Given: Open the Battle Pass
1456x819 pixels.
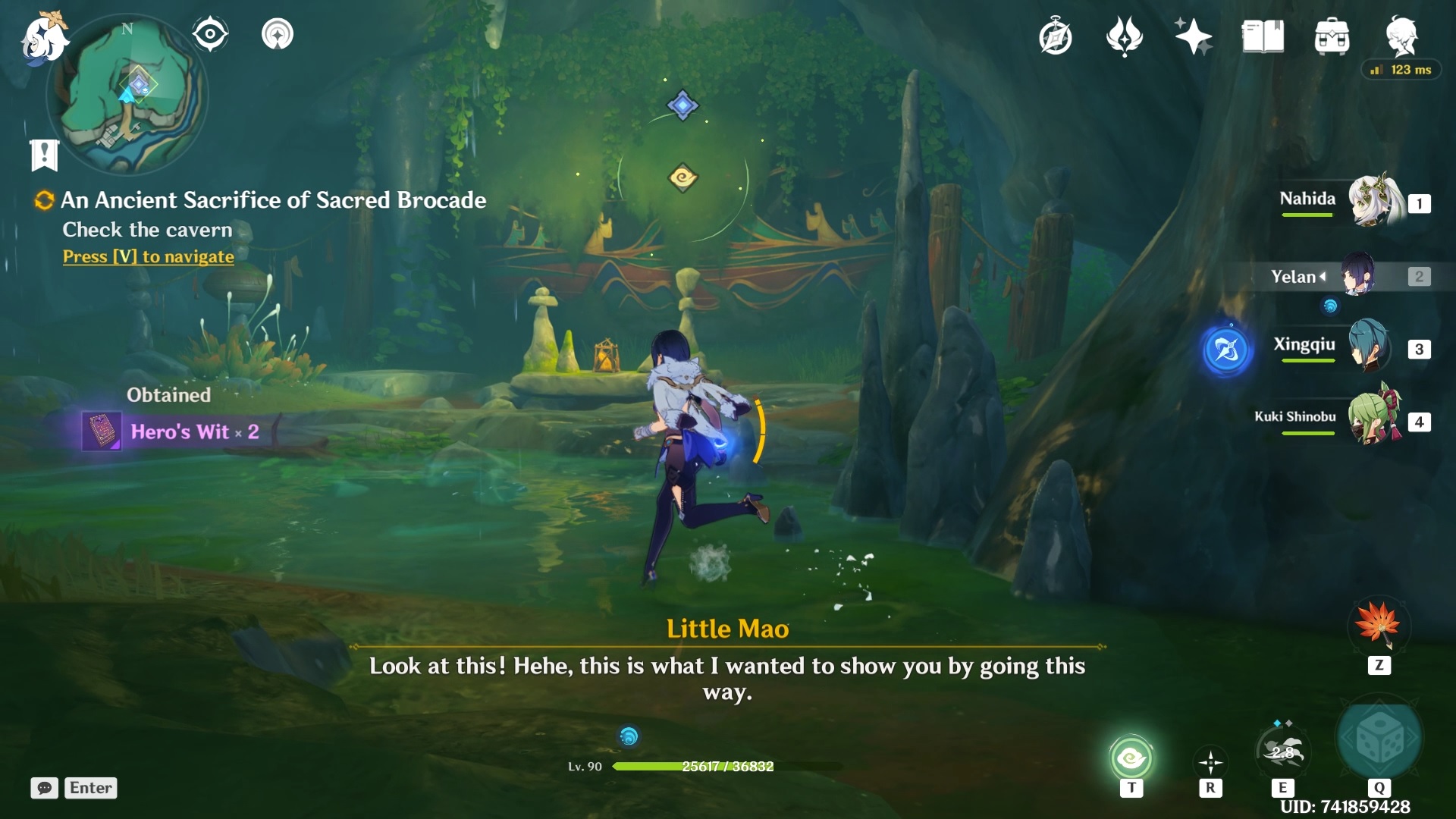Looking at the screenshot, I should tap(1125, 36).
